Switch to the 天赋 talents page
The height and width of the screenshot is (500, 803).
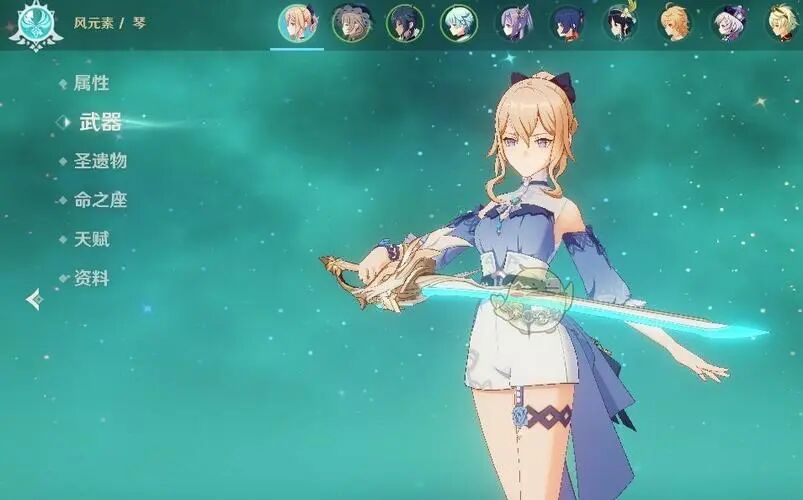click(91, 239)
